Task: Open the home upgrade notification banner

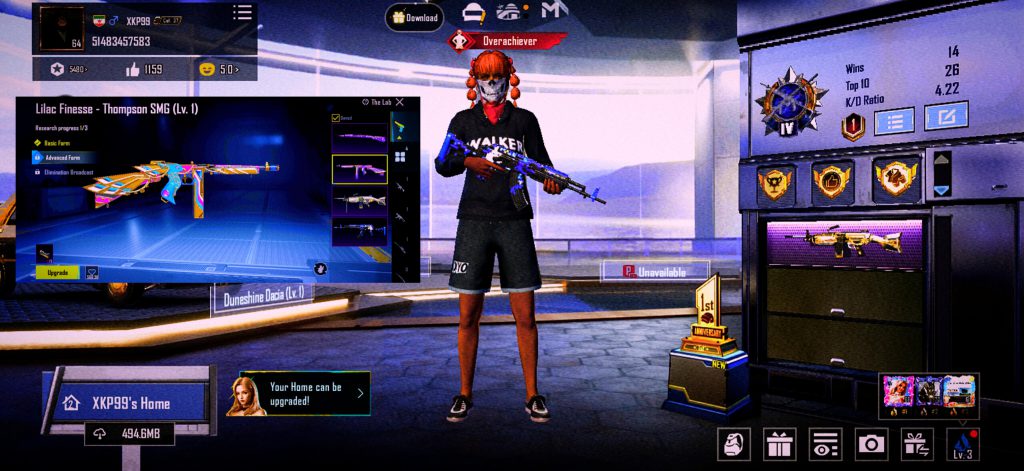Action: pos(300,394)
